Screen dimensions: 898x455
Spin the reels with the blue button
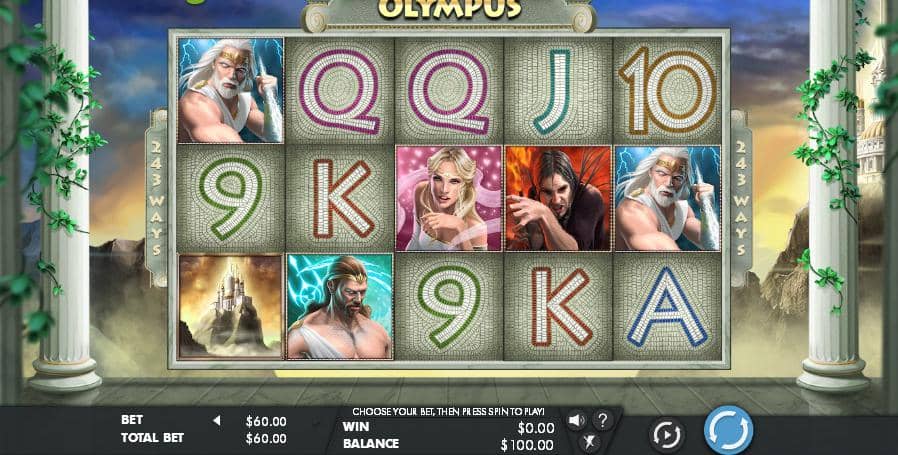point(728,431)
